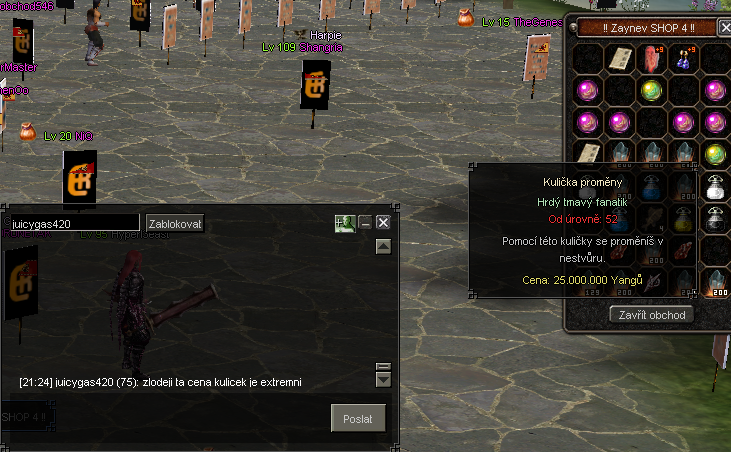Minimize the whisper chat window
Image resolution: width=731 pixels, height=452 pixels.
pos(365,223)
